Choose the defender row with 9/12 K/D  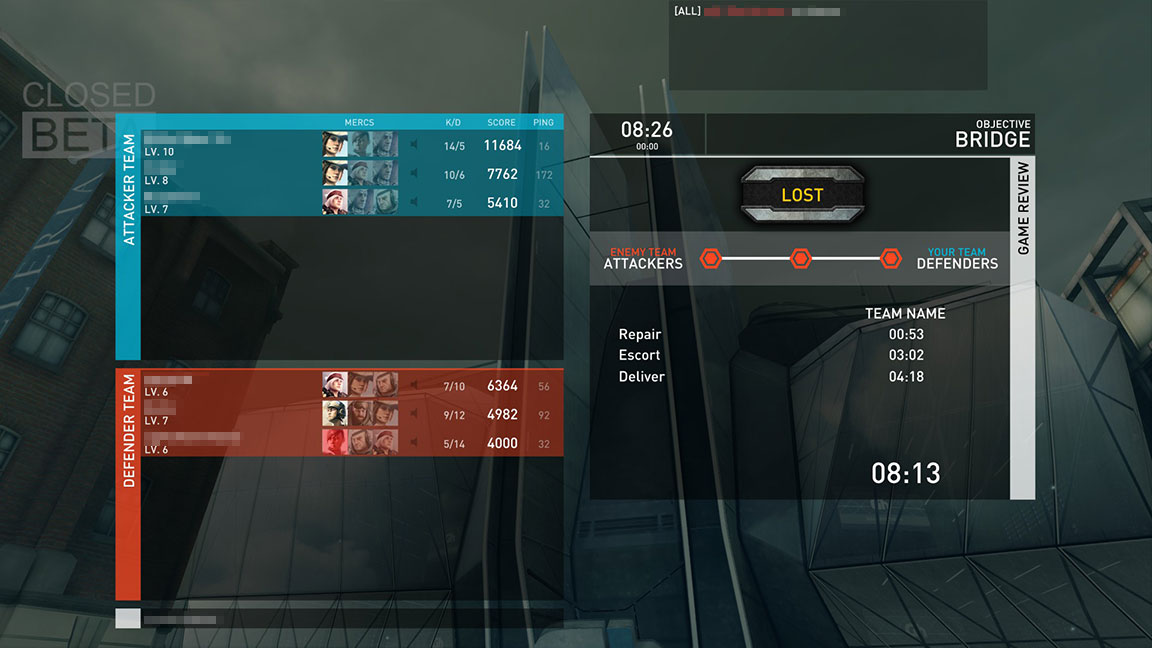[x=230, y=414]
